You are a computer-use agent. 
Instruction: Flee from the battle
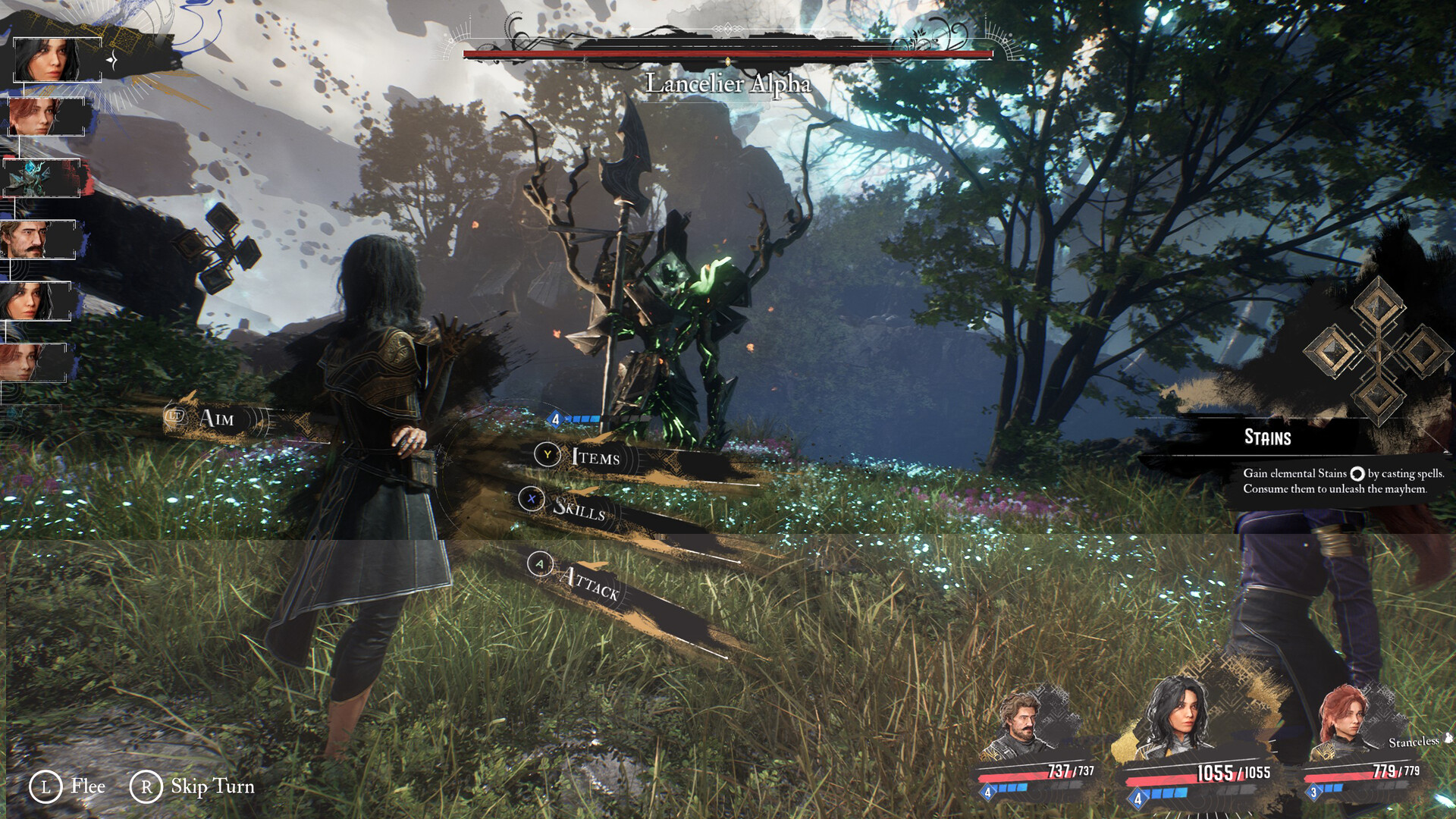[x=68, y=786]
